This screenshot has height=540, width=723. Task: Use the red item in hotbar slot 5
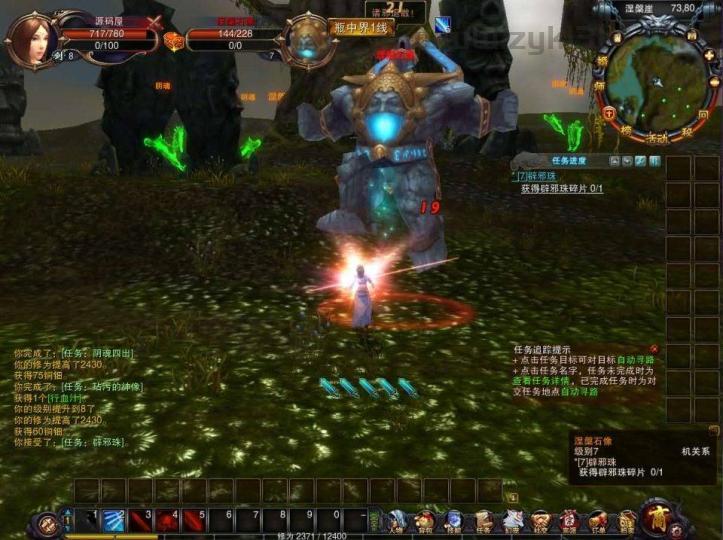click(x=193, y=518)
